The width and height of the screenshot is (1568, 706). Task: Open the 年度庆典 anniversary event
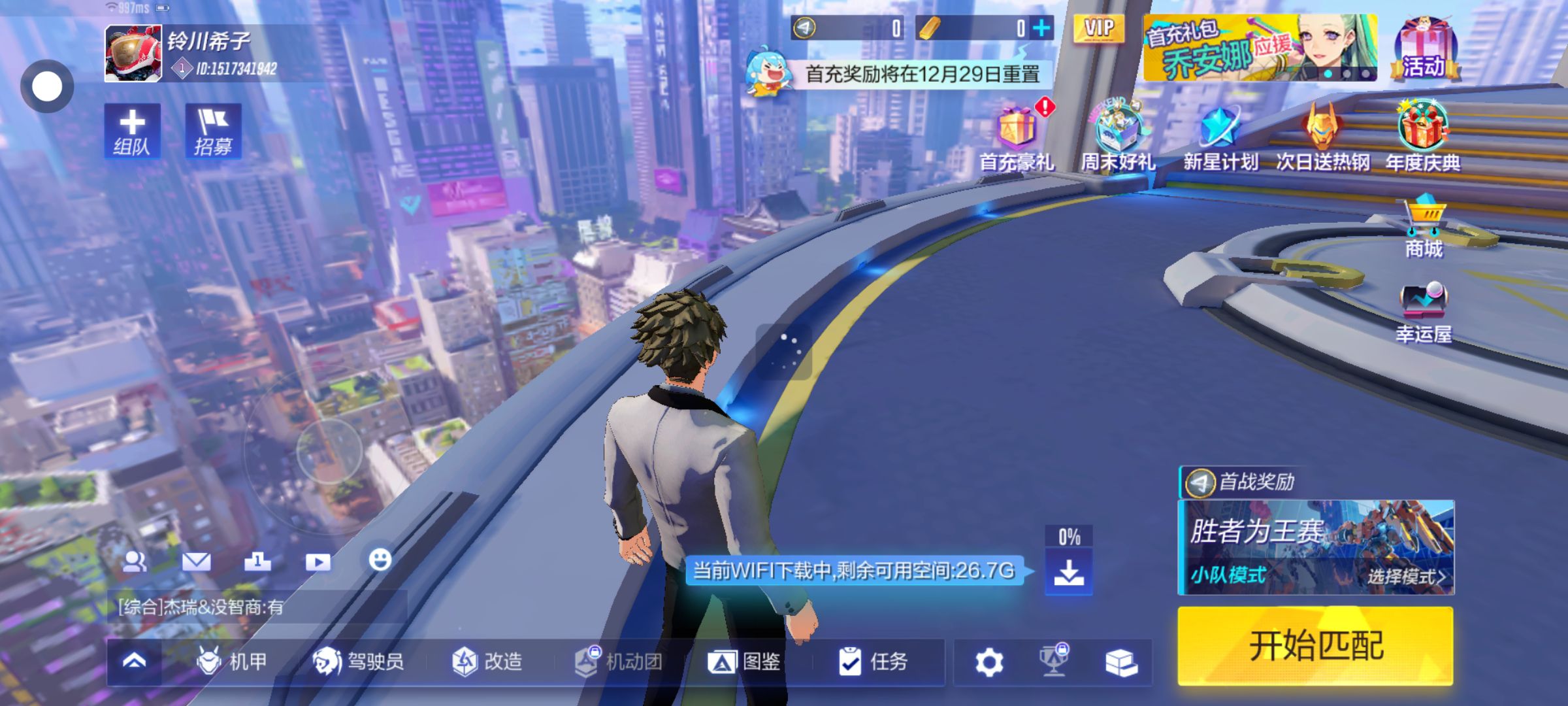(1423, 136)
